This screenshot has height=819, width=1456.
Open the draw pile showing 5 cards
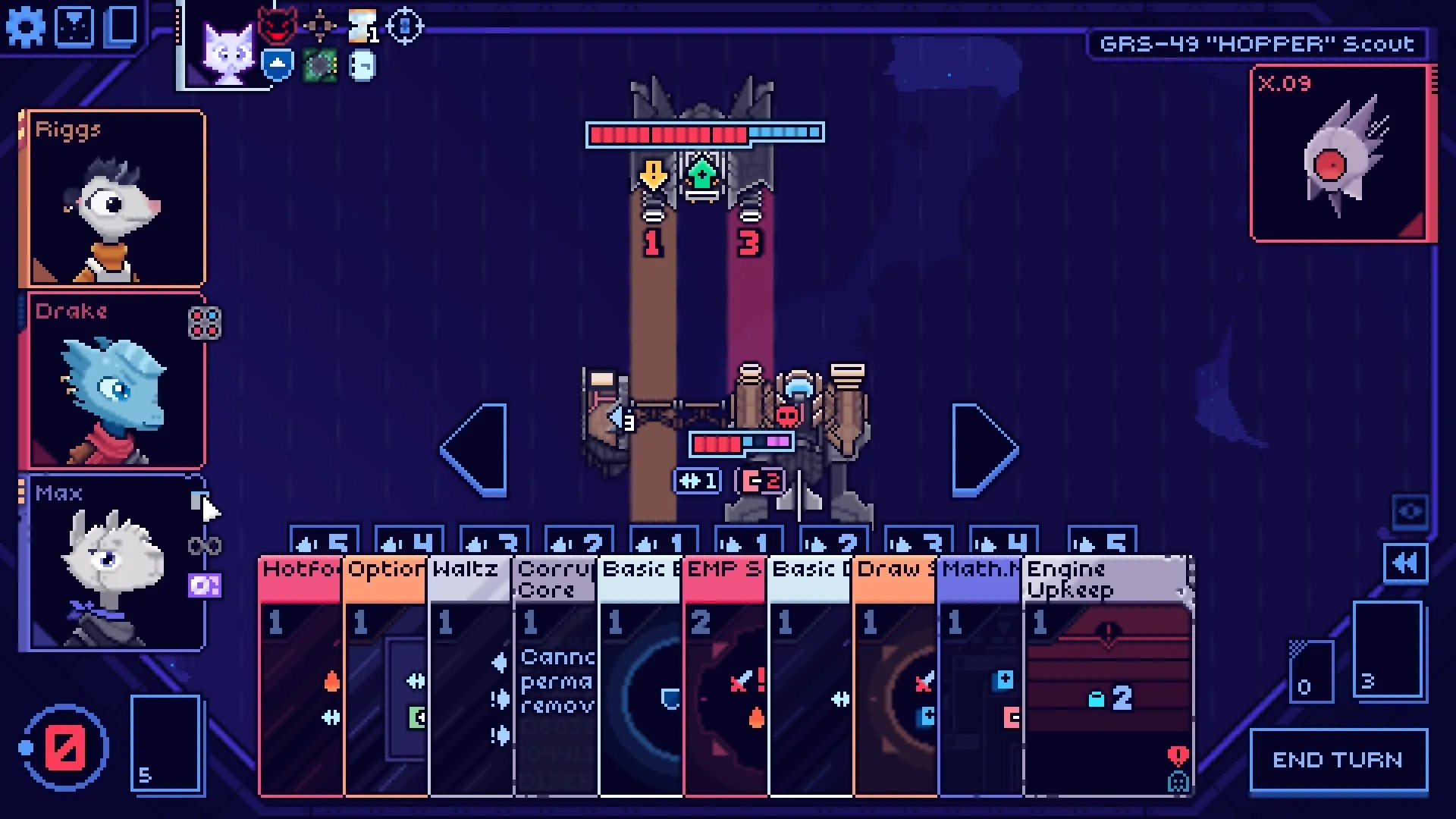pos(165,743)
